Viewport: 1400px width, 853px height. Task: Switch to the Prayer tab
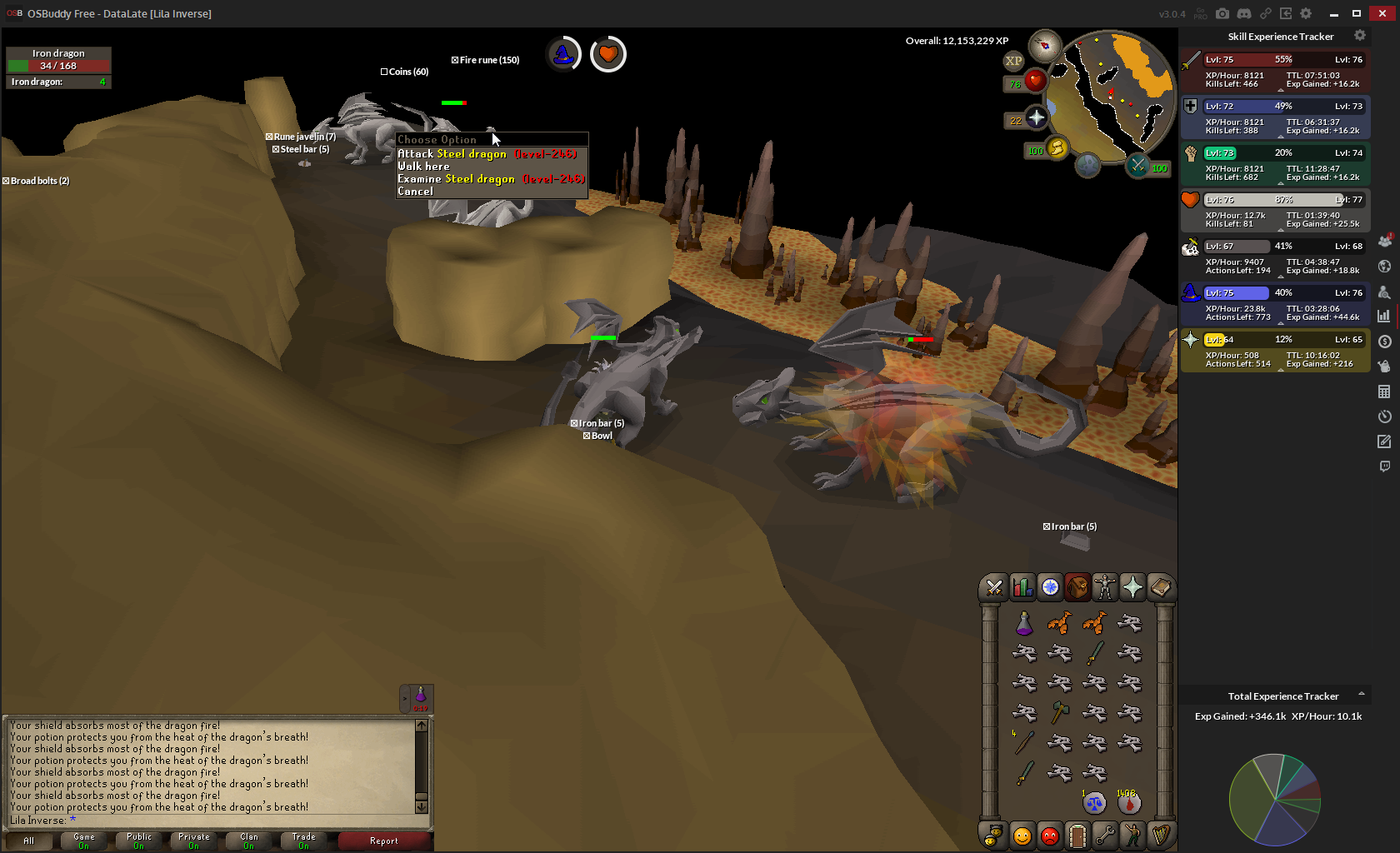tap(1132, 588)
